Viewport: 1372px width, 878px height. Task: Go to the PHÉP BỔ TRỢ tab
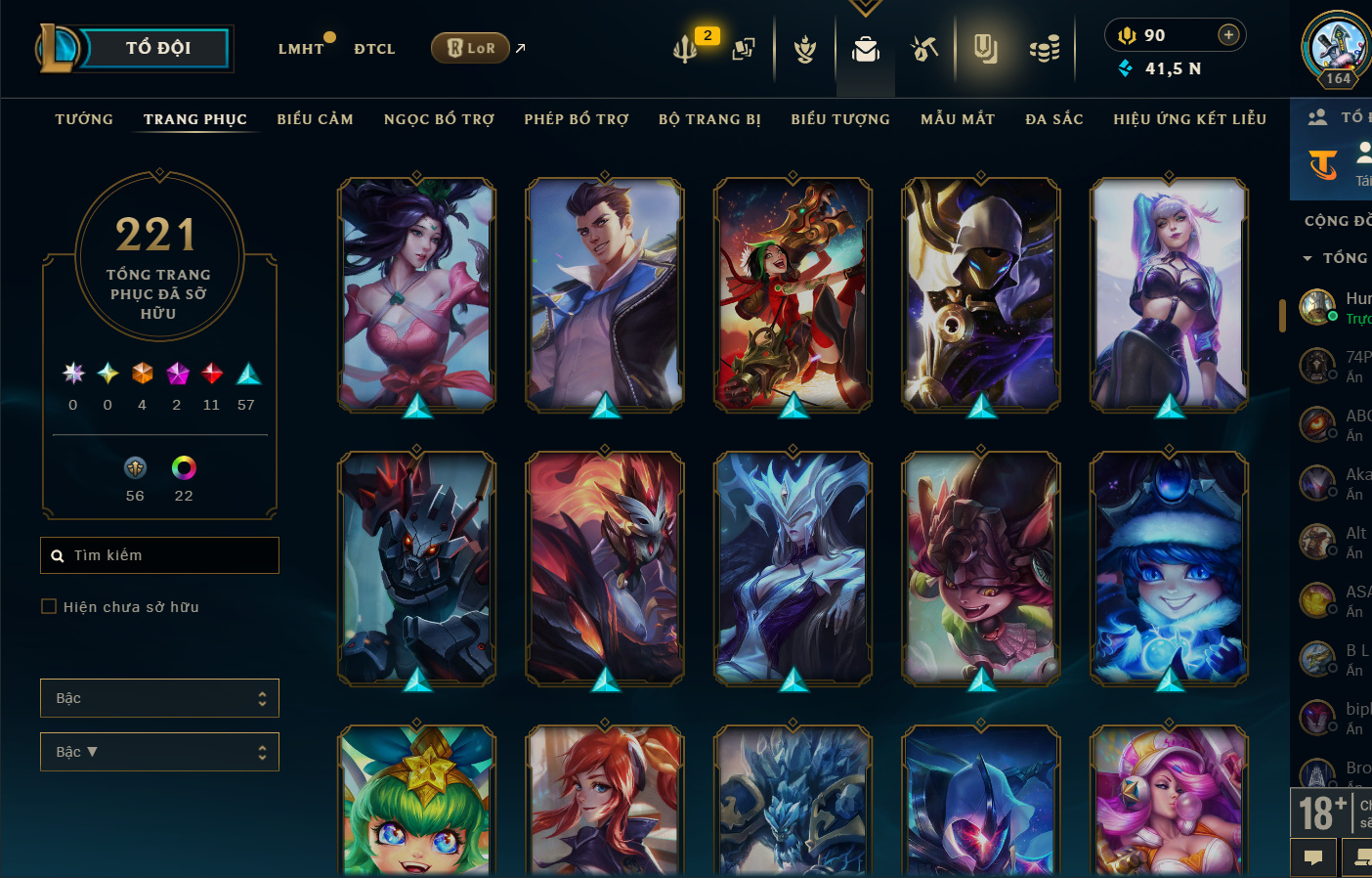(x=577, y=119)
